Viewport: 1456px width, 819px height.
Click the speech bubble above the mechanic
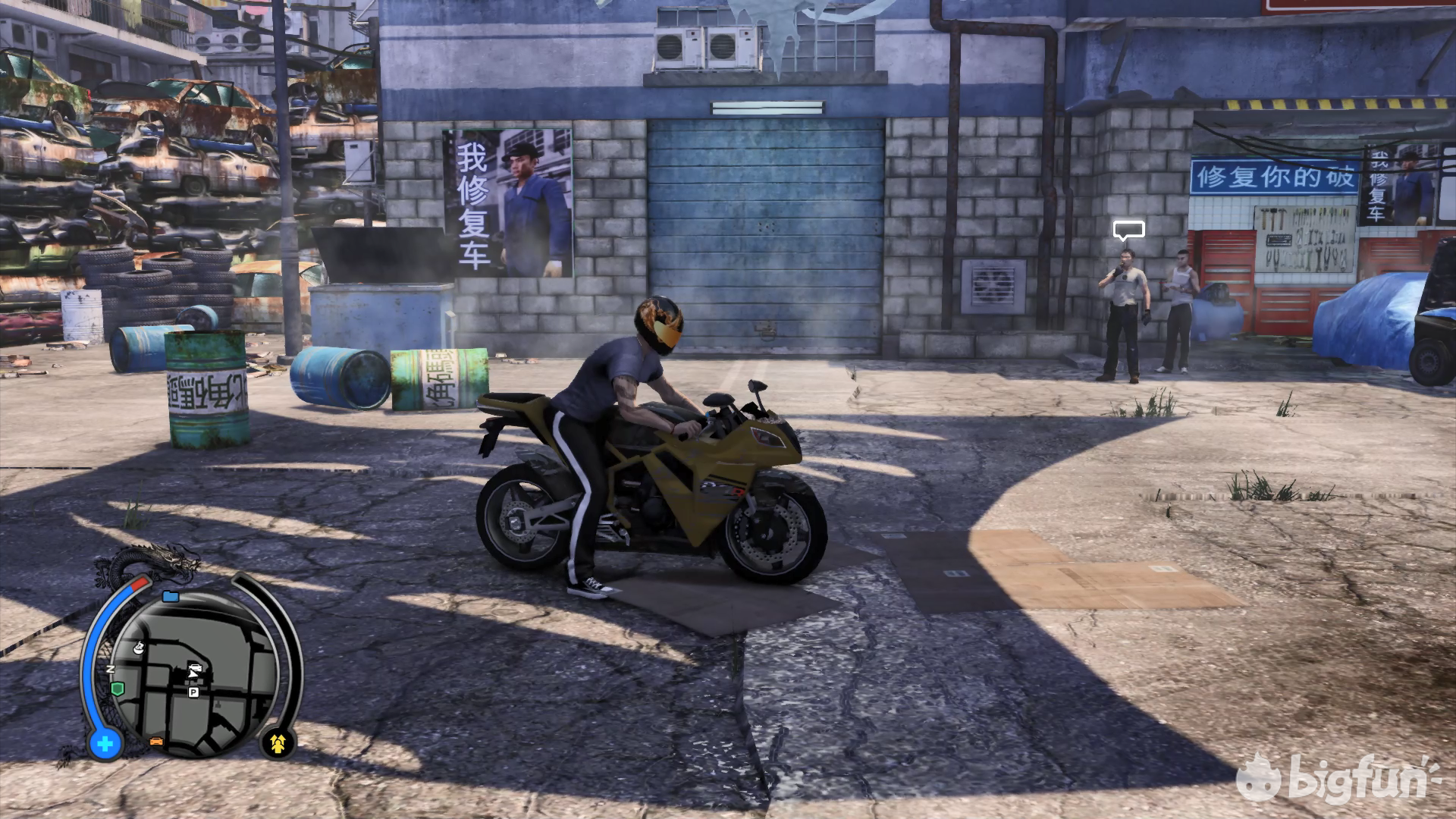click(1128, 229)
